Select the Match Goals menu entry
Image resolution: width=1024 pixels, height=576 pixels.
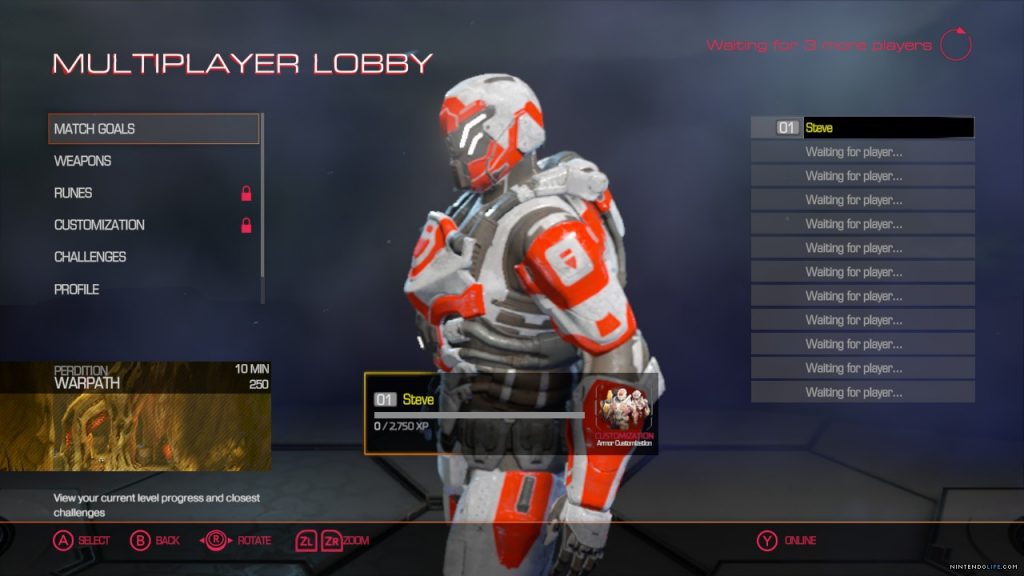(153, 129)
